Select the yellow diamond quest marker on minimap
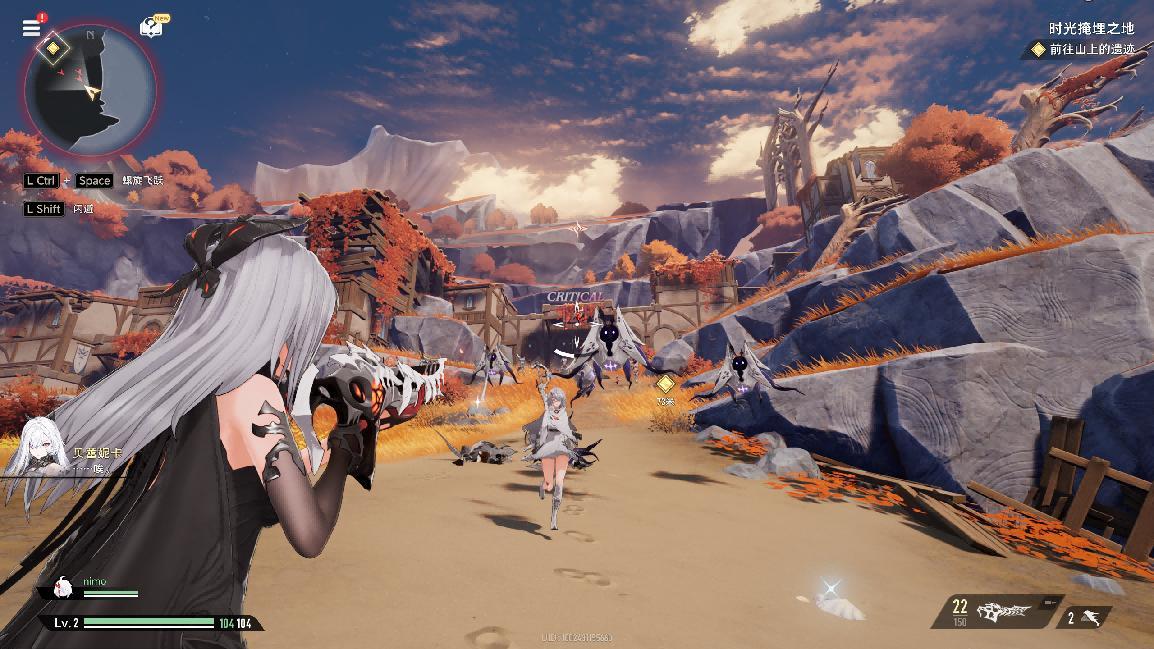1154x649 pixels. (x=53, y=47)
